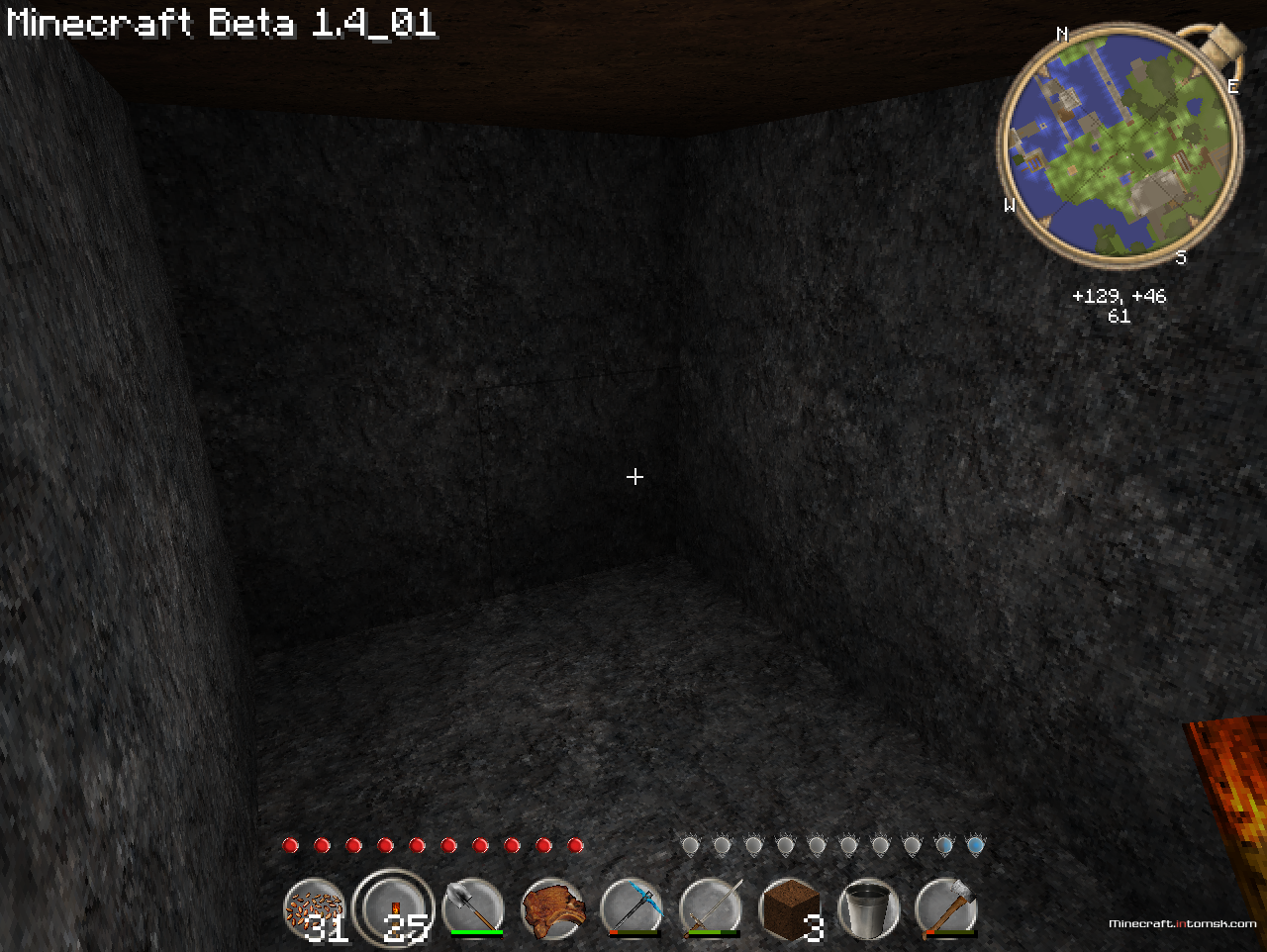Select the sword hotbar slot
The image size is (1267, 952).
pyautogui.click(x=711, y=908)
